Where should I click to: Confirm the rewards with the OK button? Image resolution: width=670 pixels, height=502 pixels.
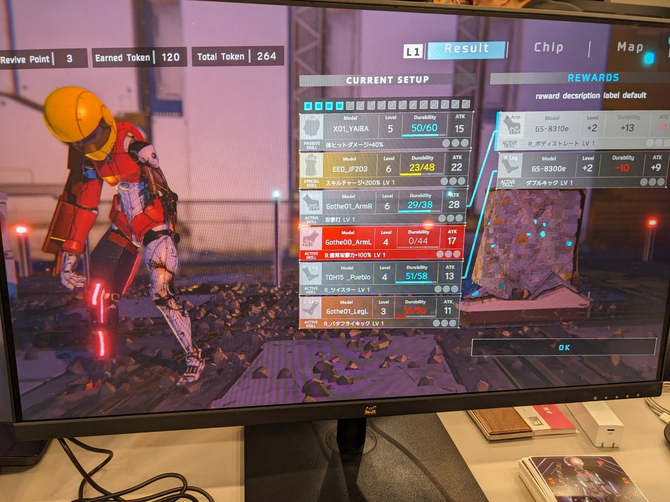tap(563, 347)
